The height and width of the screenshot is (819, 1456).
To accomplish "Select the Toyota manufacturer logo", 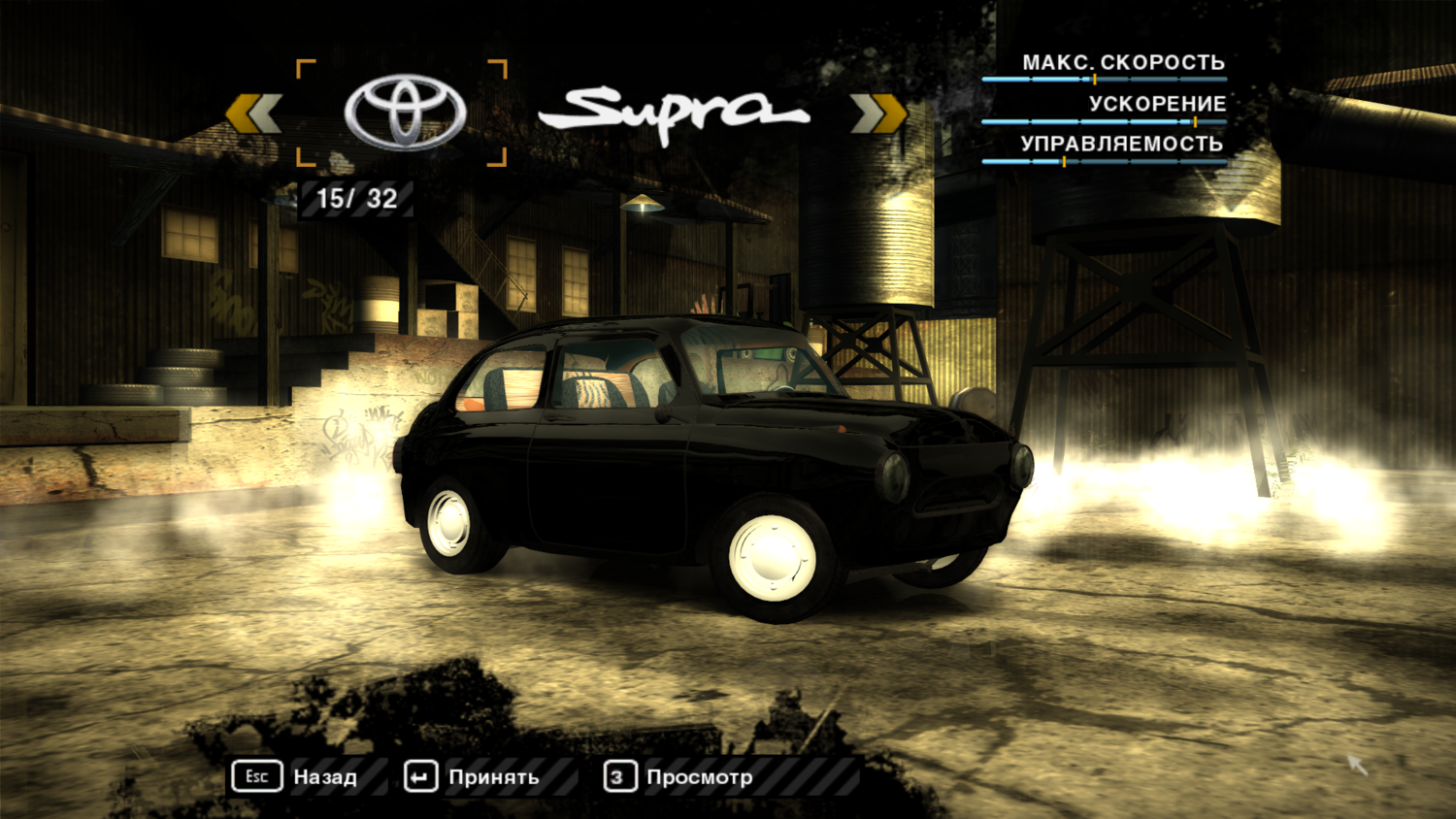I will [405, 113].
